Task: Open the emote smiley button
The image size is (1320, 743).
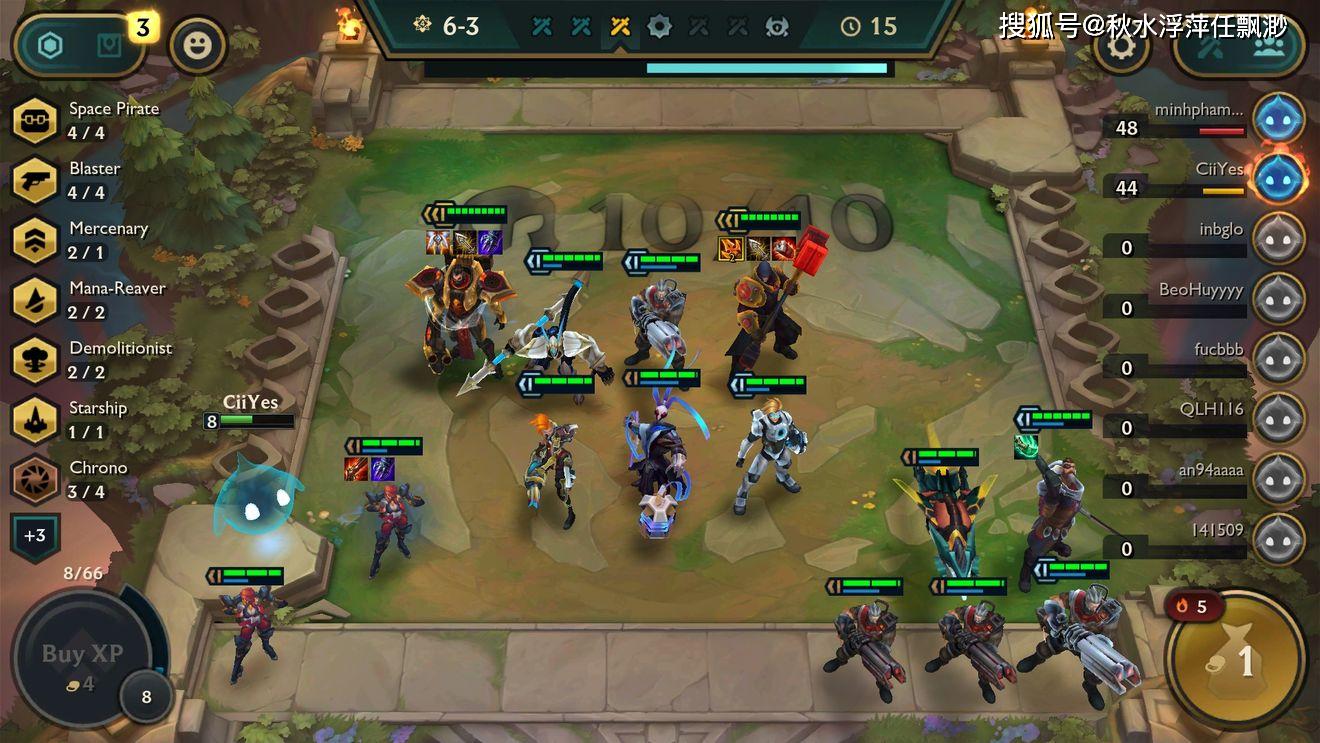Action: (x=198, y=45)
